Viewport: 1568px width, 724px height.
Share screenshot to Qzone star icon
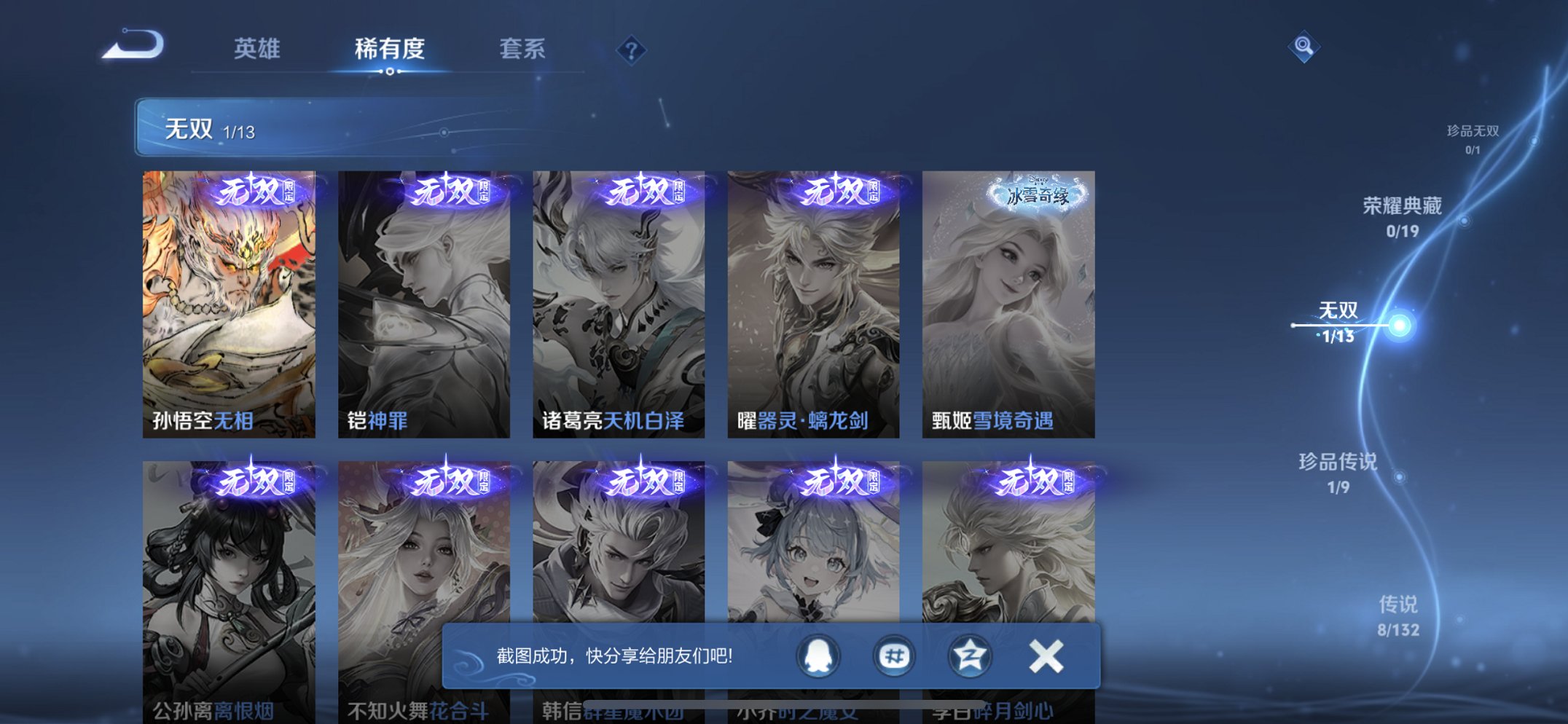click(x=968, y=656)
